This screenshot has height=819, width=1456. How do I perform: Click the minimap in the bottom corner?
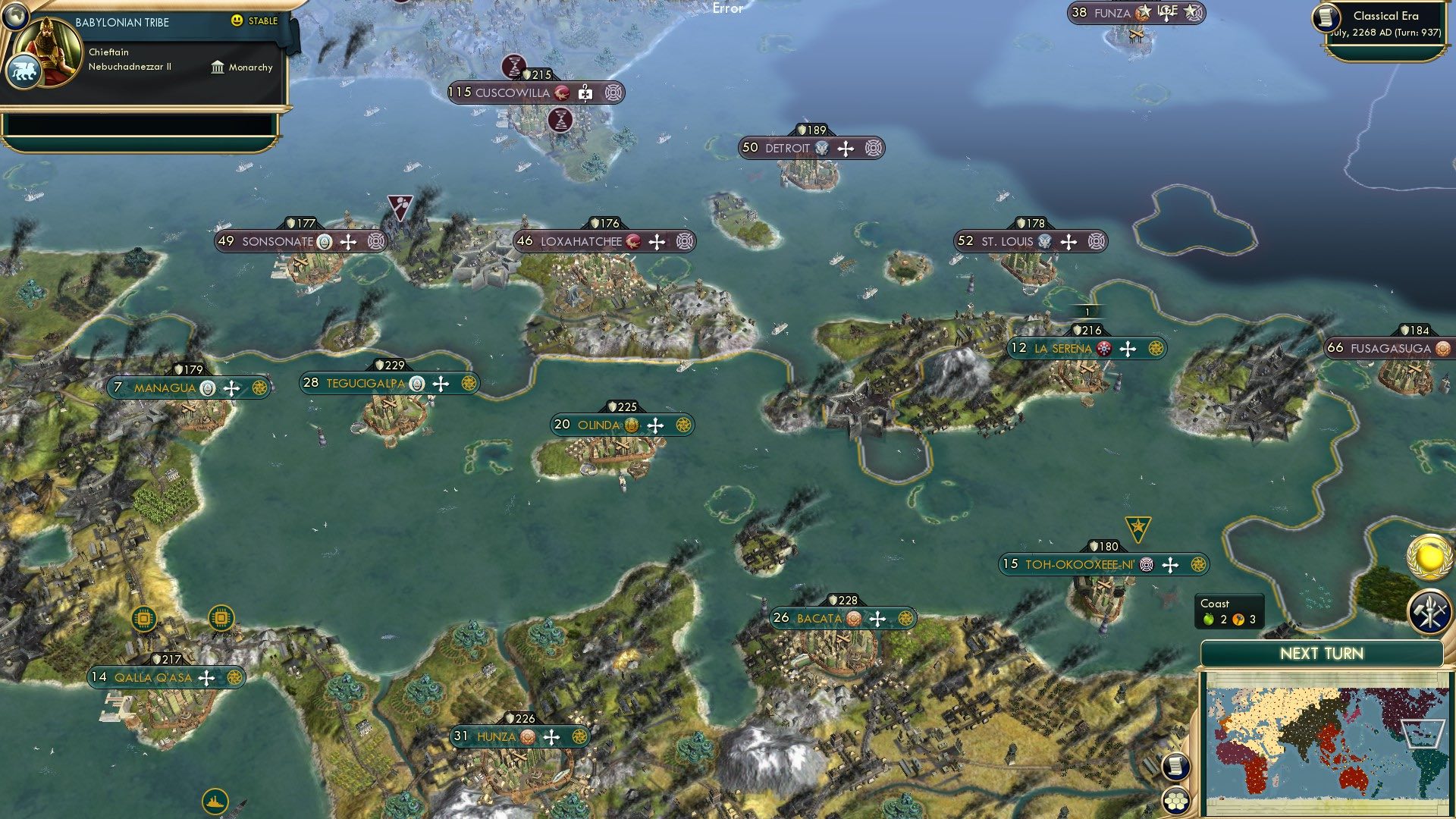(x=1325, y=743)
